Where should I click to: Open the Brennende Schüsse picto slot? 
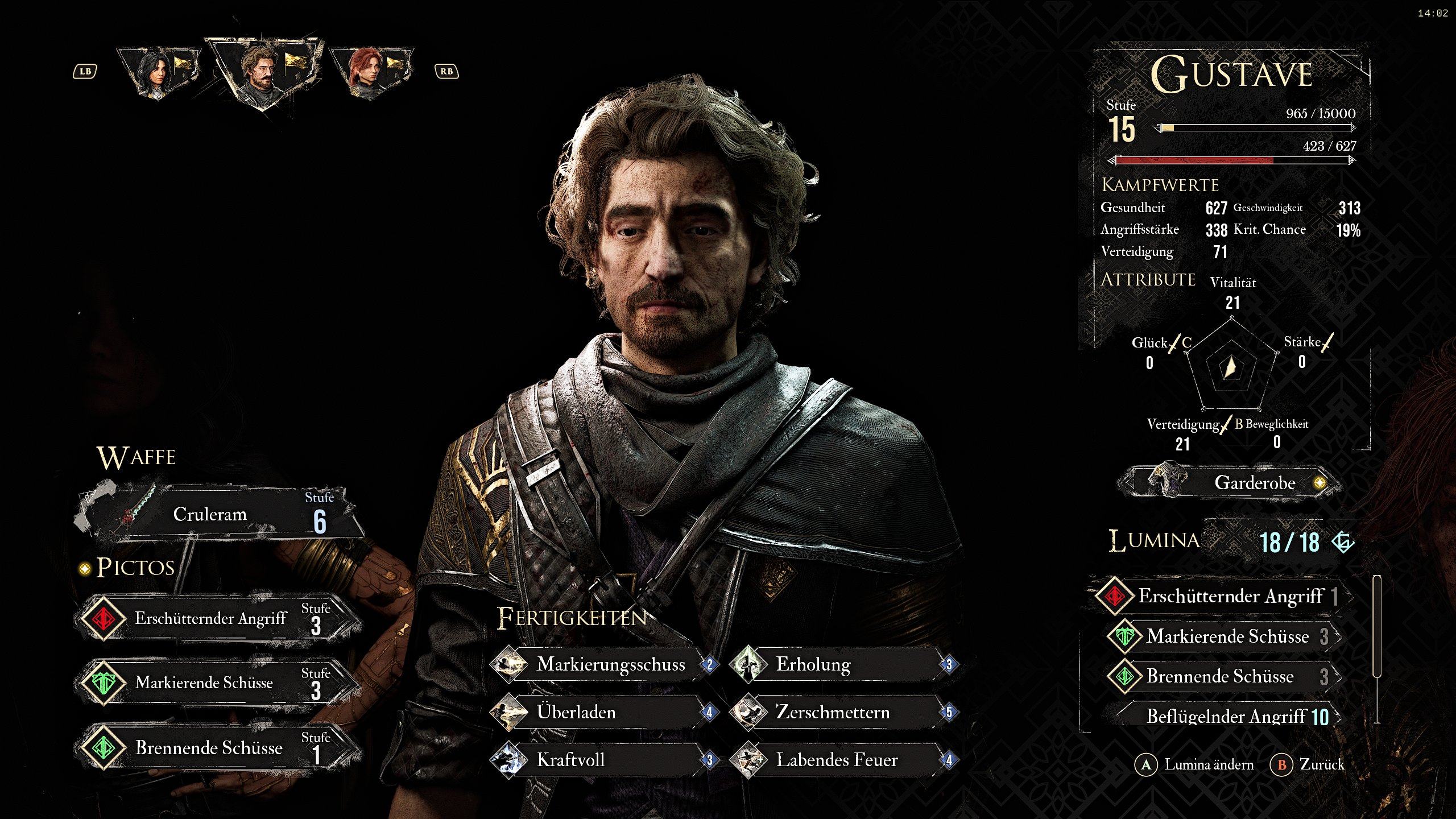(x=218, y=747)
